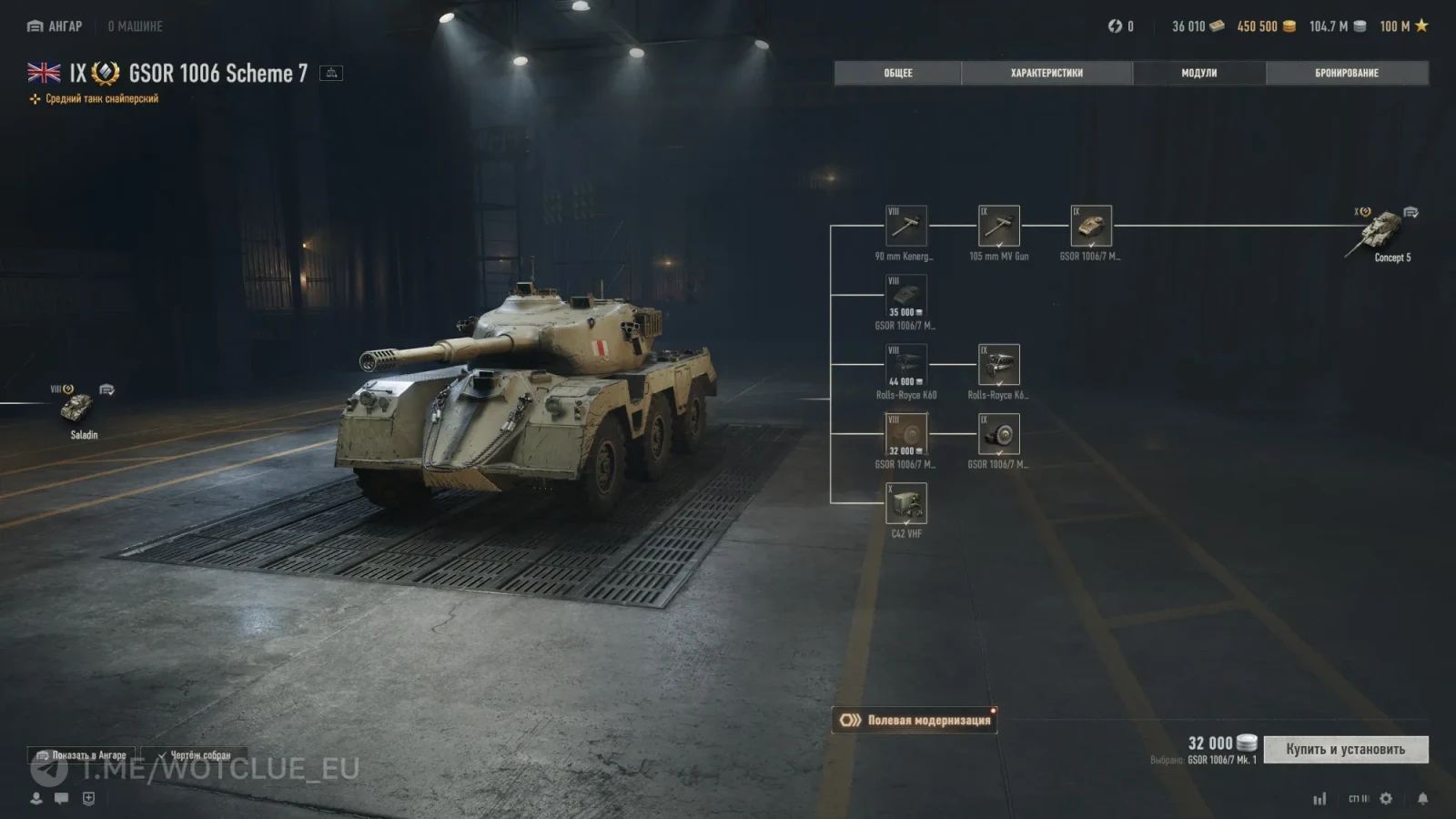Viewport: 1456px width, 819px height.
Task: Select the Модули tab
Action: [x=1198, y=73]
